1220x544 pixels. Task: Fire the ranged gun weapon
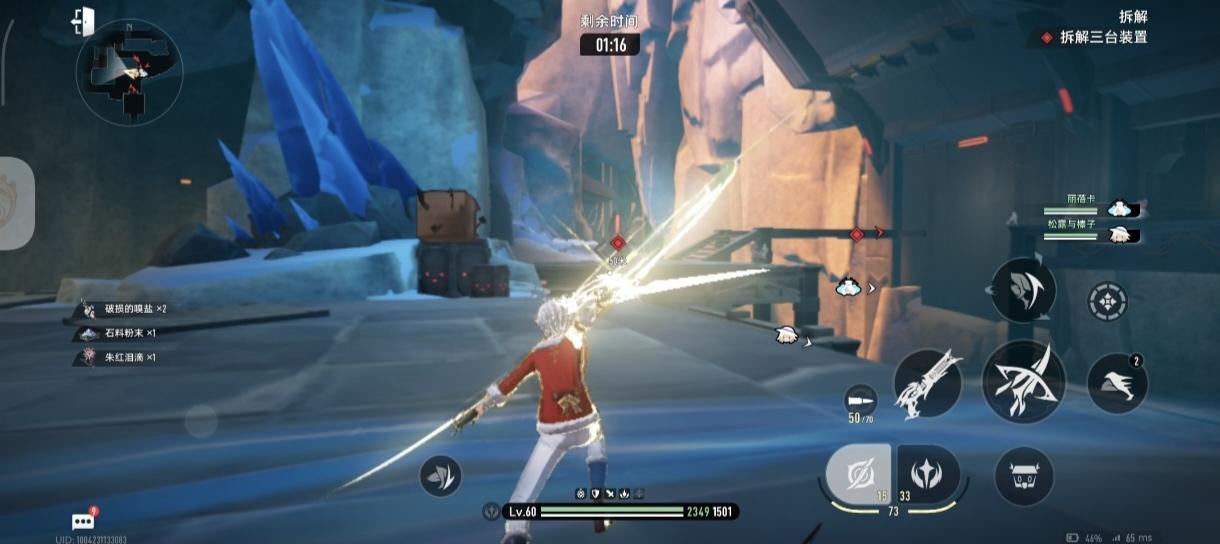[927, 383]
